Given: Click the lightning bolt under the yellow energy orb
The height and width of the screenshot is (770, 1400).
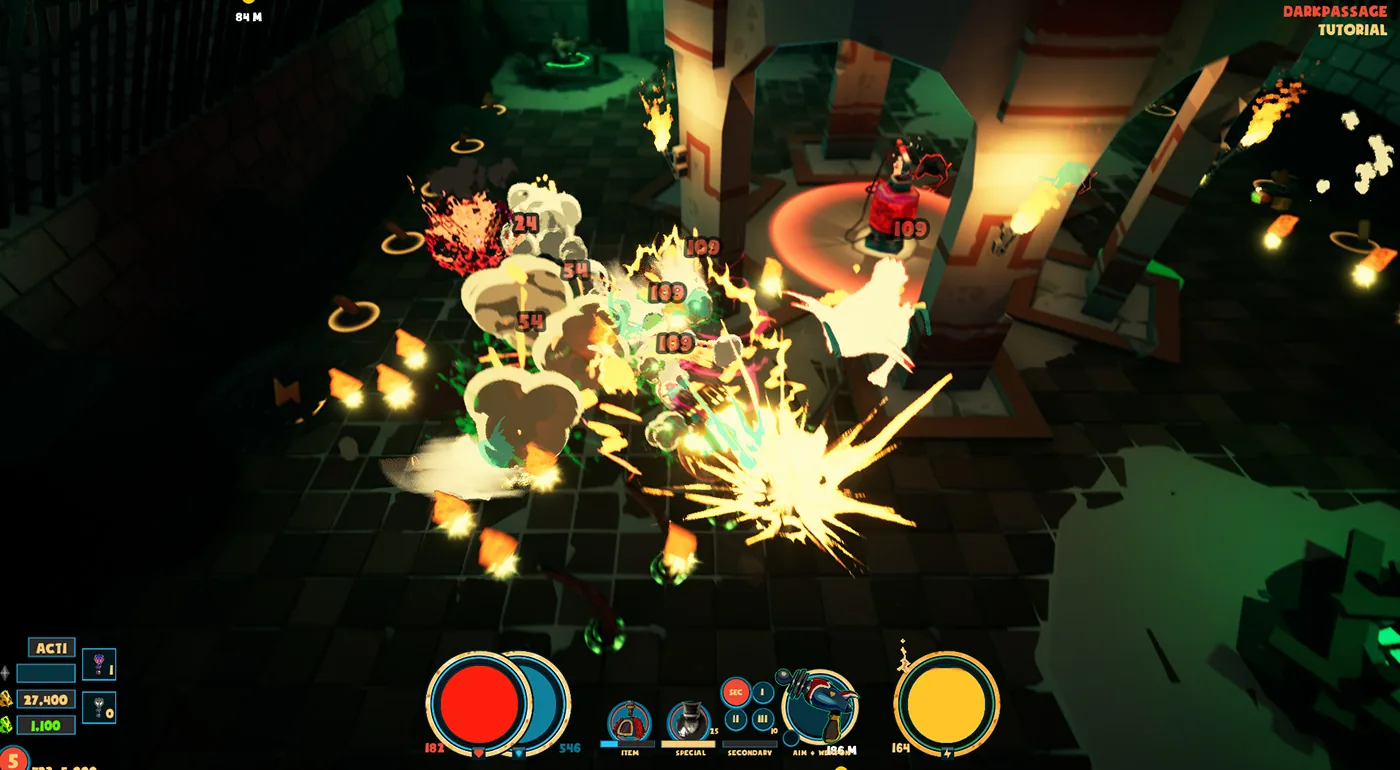Looking at the screenshot, I should [x=948, y=752].
